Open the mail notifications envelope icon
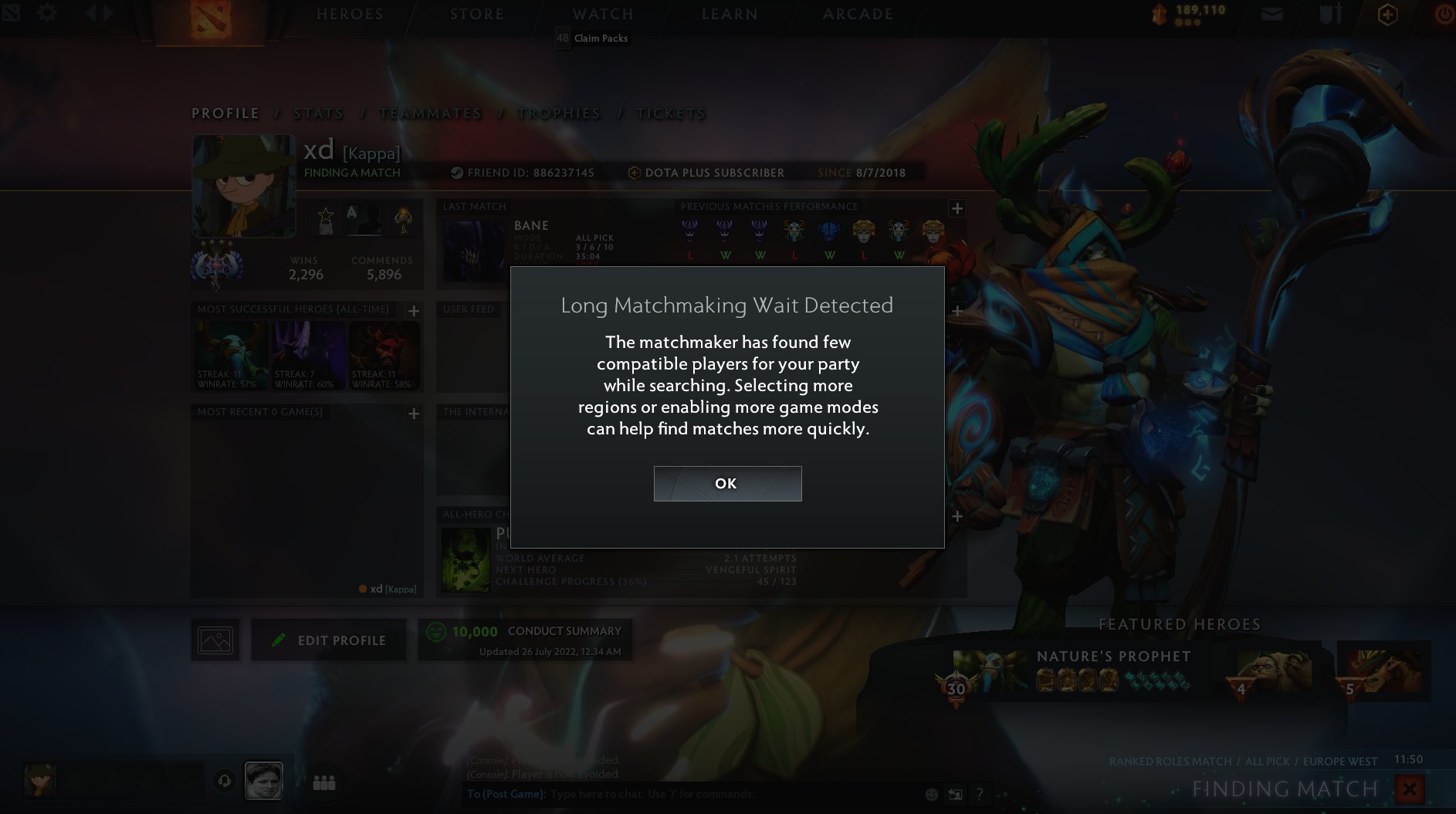This screenshot has height=814, width=1456. point(1271,14)
